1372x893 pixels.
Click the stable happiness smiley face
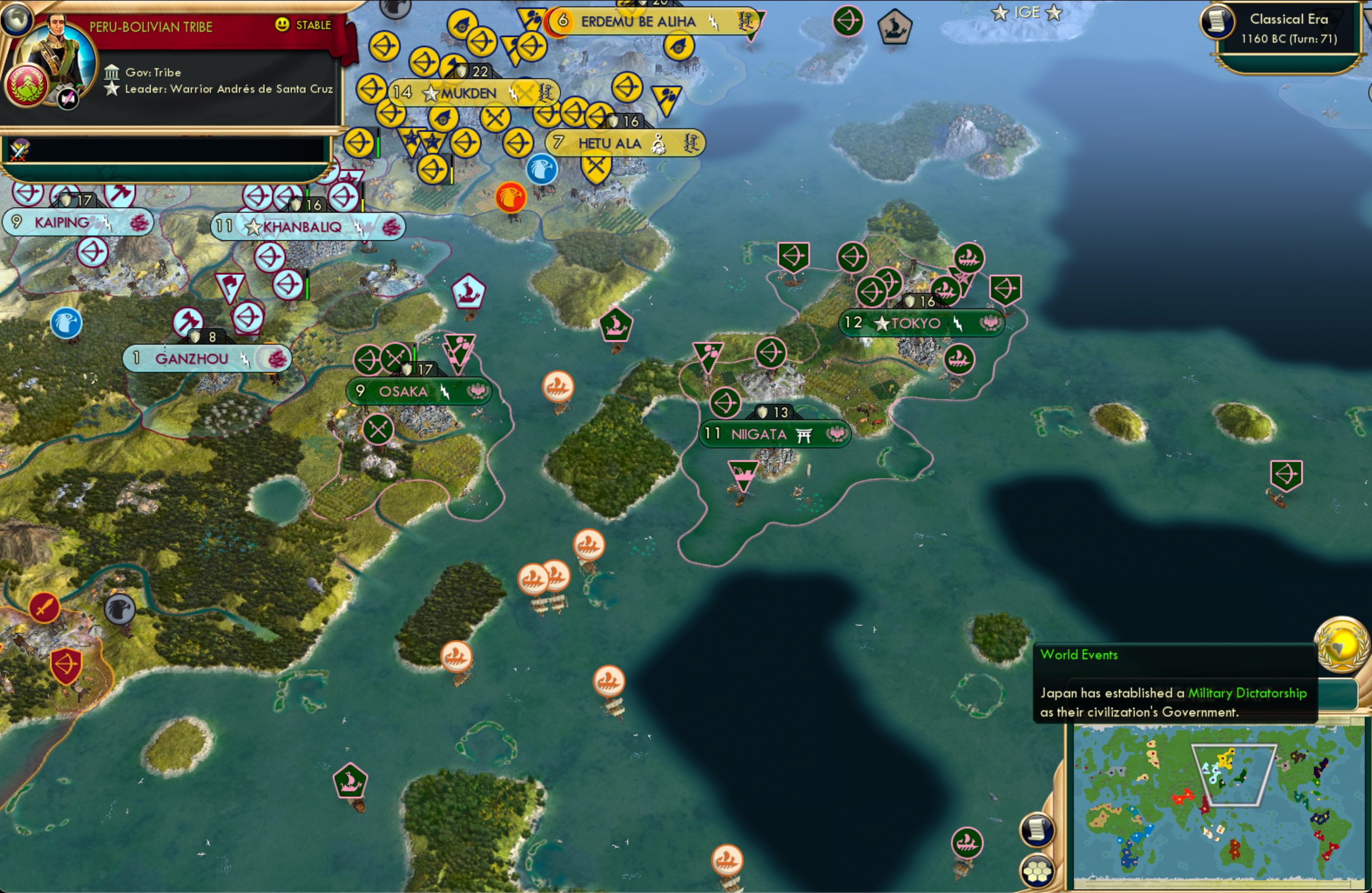pyautogui.click(x=281, y=25)
